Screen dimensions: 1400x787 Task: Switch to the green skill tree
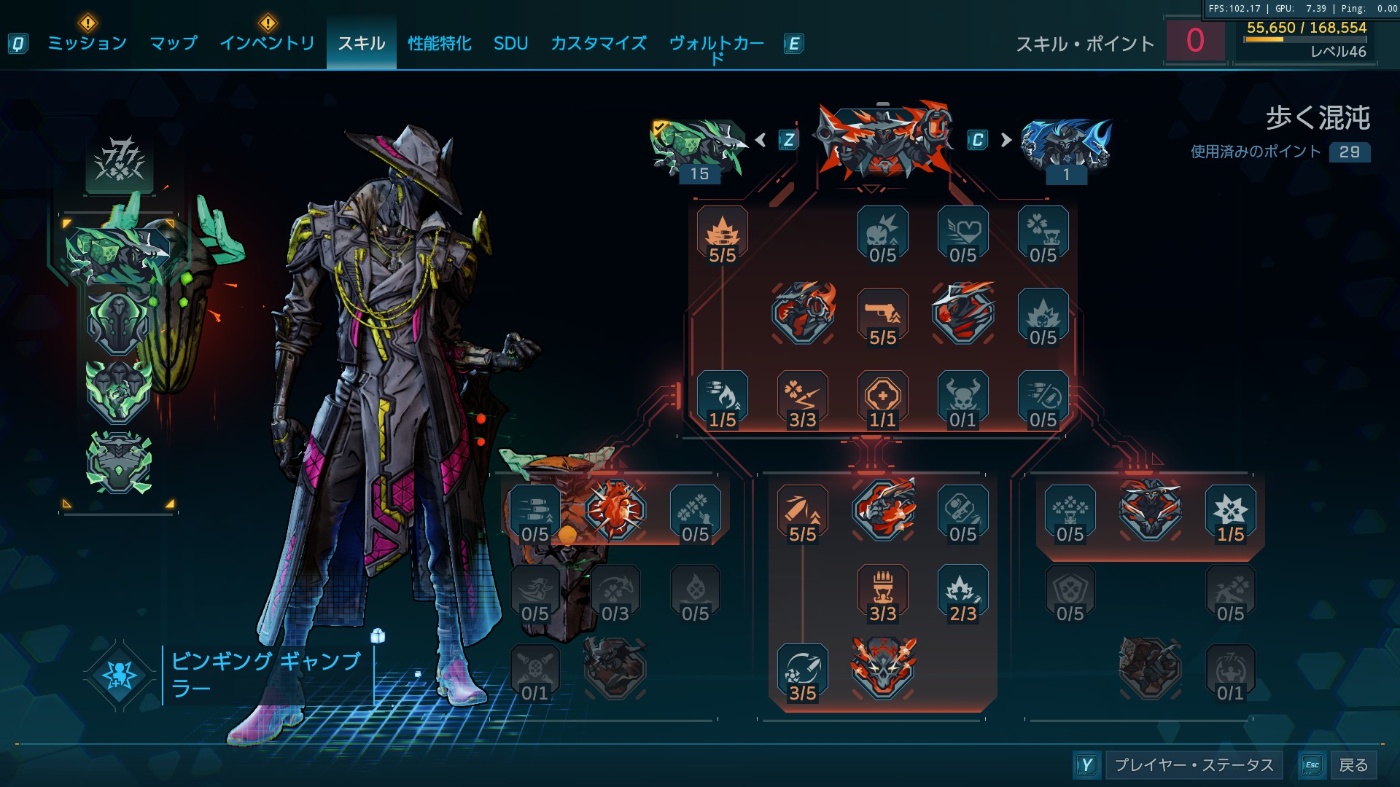pyautogui.click(x=699, y=146)
